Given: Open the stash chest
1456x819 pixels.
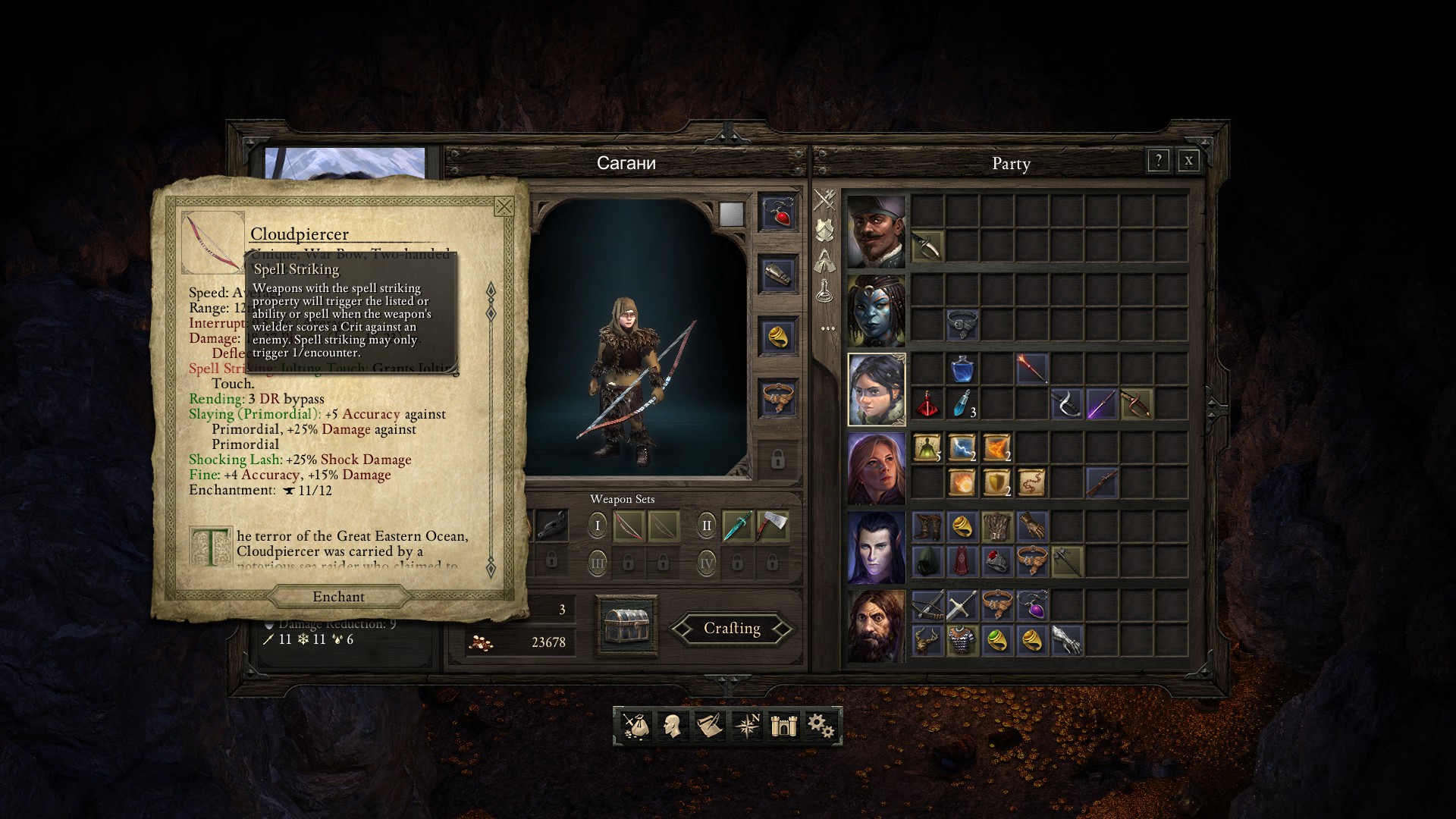Looking at the screenshot, I should [626, 626].
